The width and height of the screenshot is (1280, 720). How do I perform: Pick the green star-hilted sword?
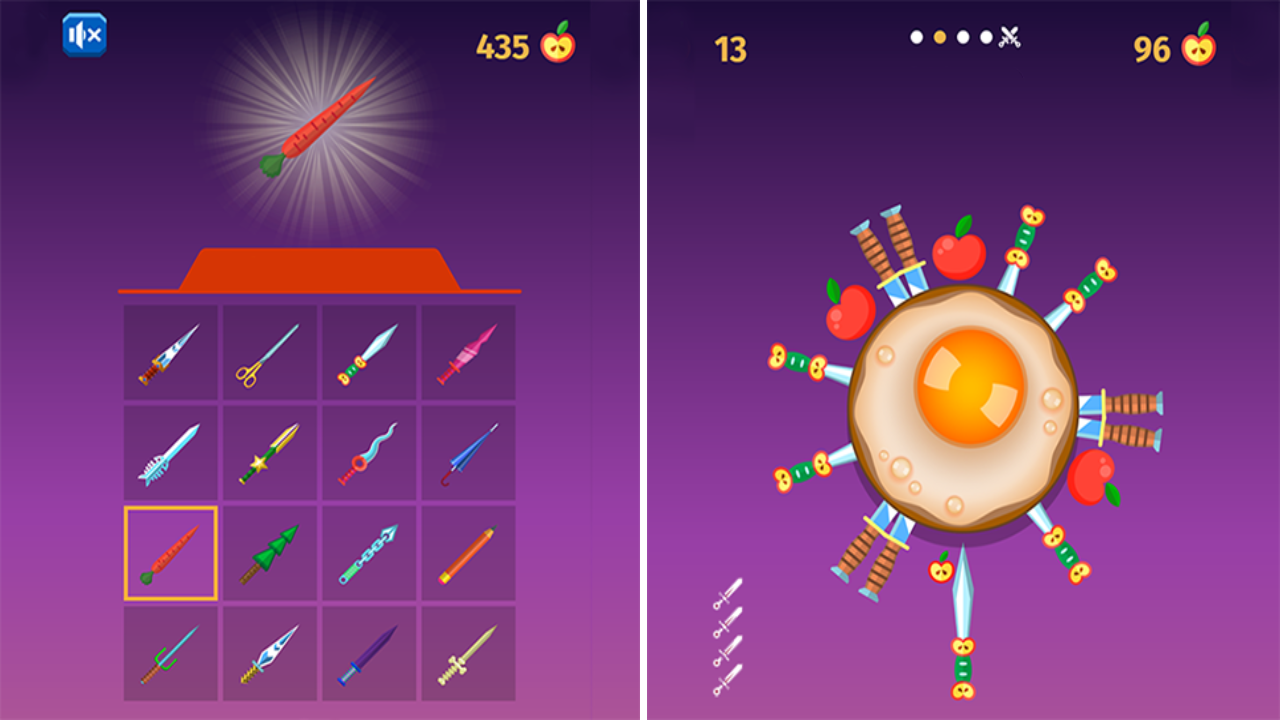268,452
